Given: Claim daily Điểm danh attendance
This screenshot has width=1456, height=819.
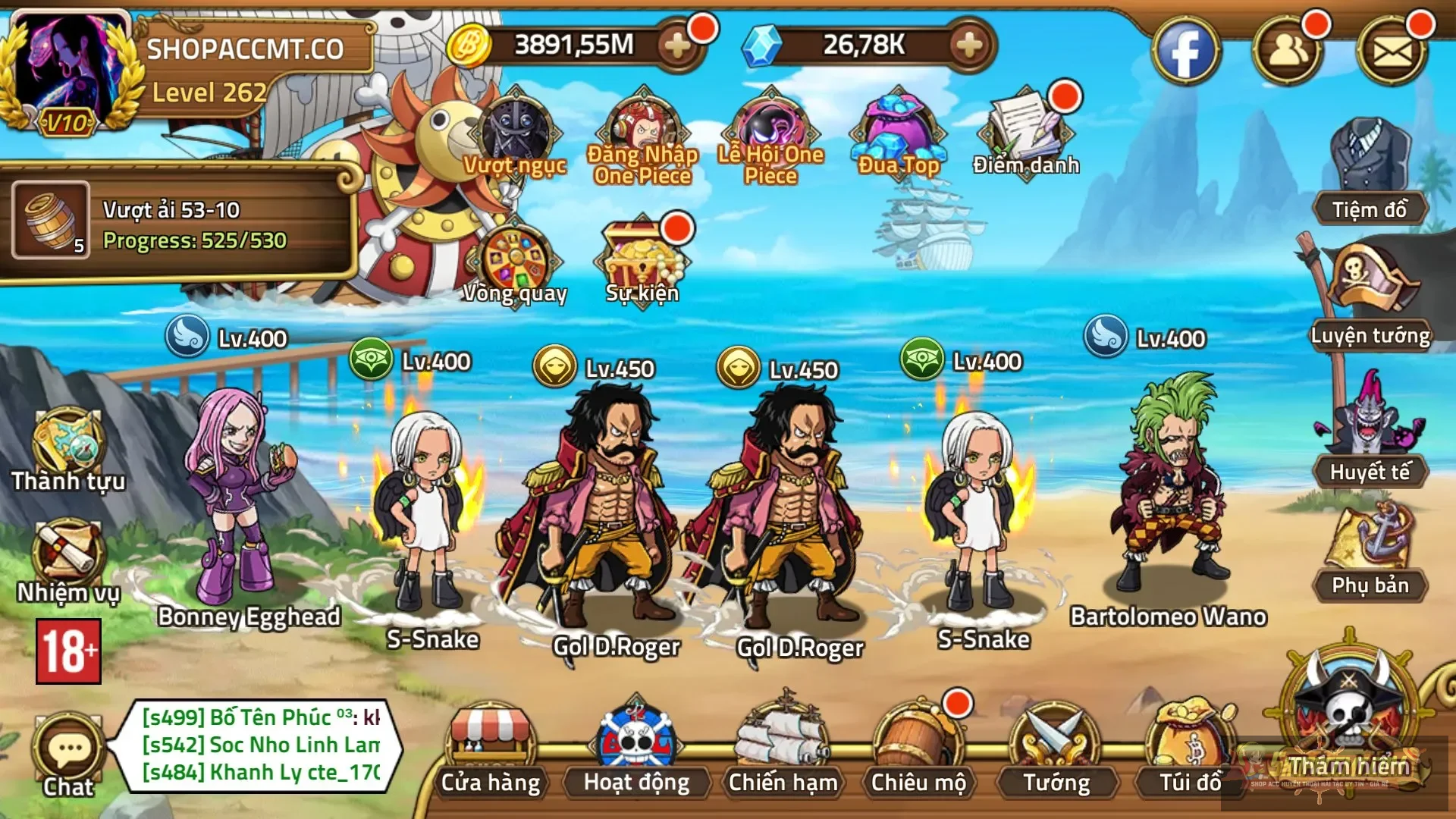Looking at the screenshot, I should tap(1025, 133).
